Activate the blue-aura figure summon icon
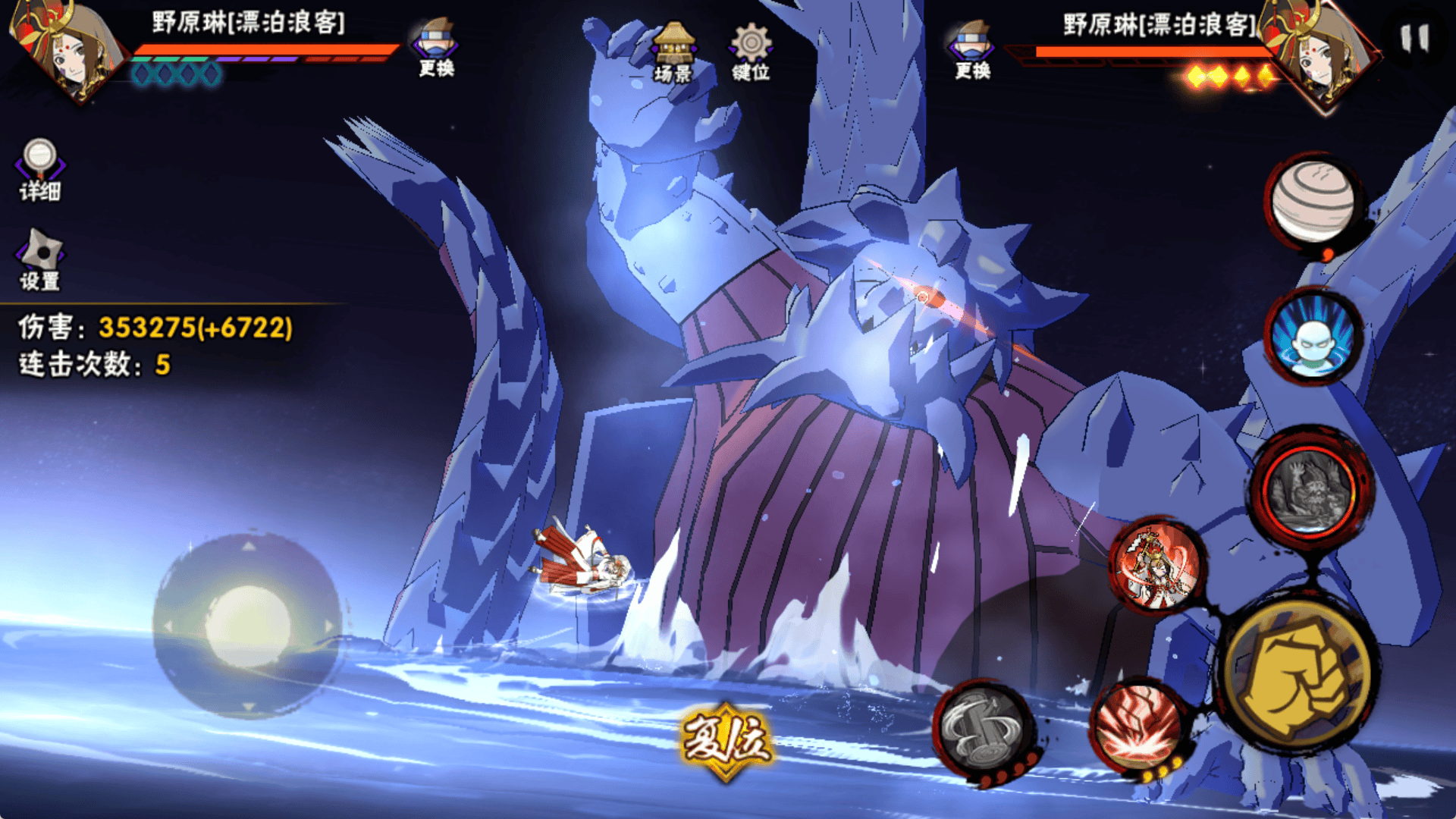 pos(1313,337)
